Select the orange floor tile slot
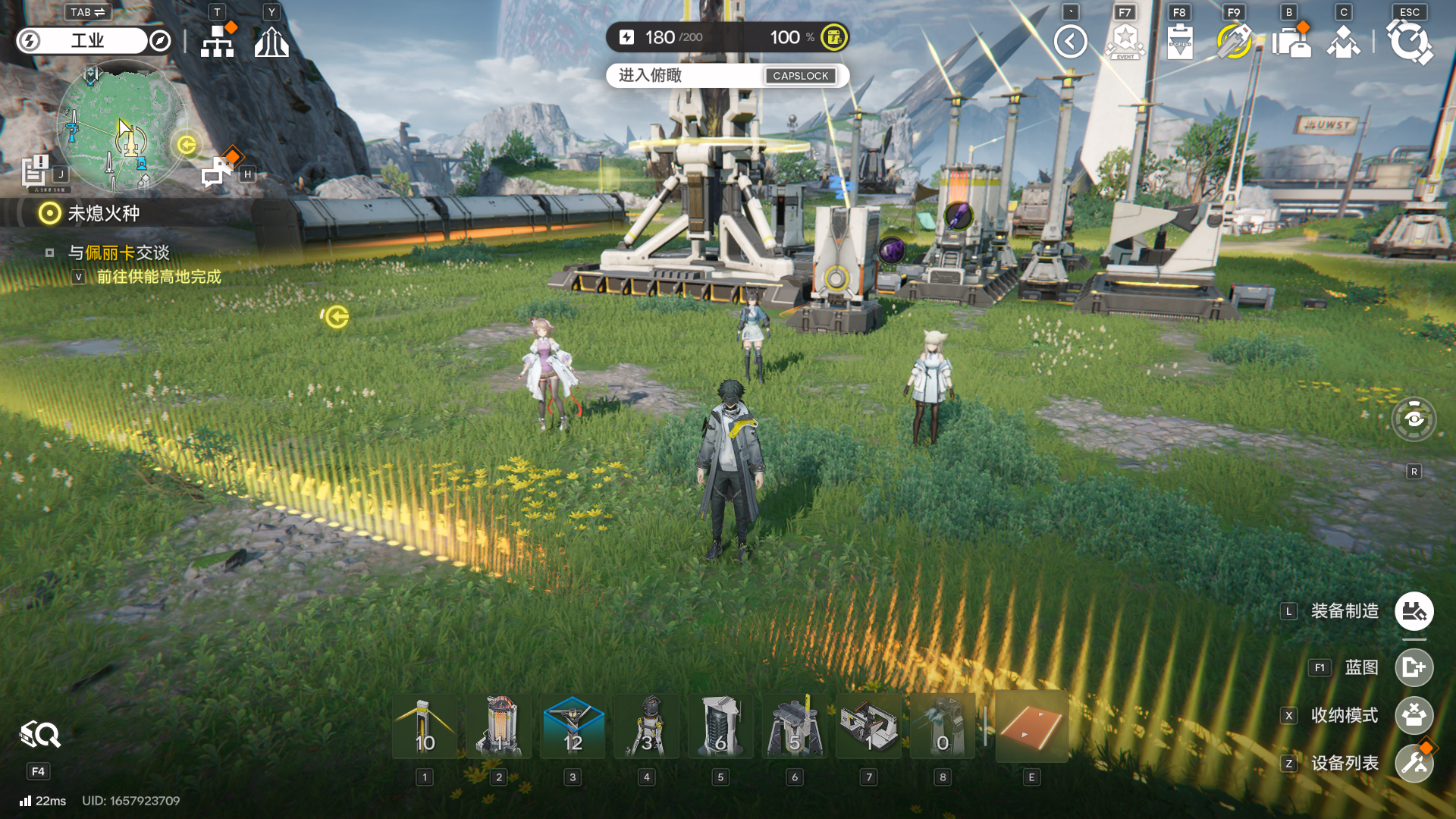The width and height of the screenshot is (1456, 819). click(x=1031, y=726)
